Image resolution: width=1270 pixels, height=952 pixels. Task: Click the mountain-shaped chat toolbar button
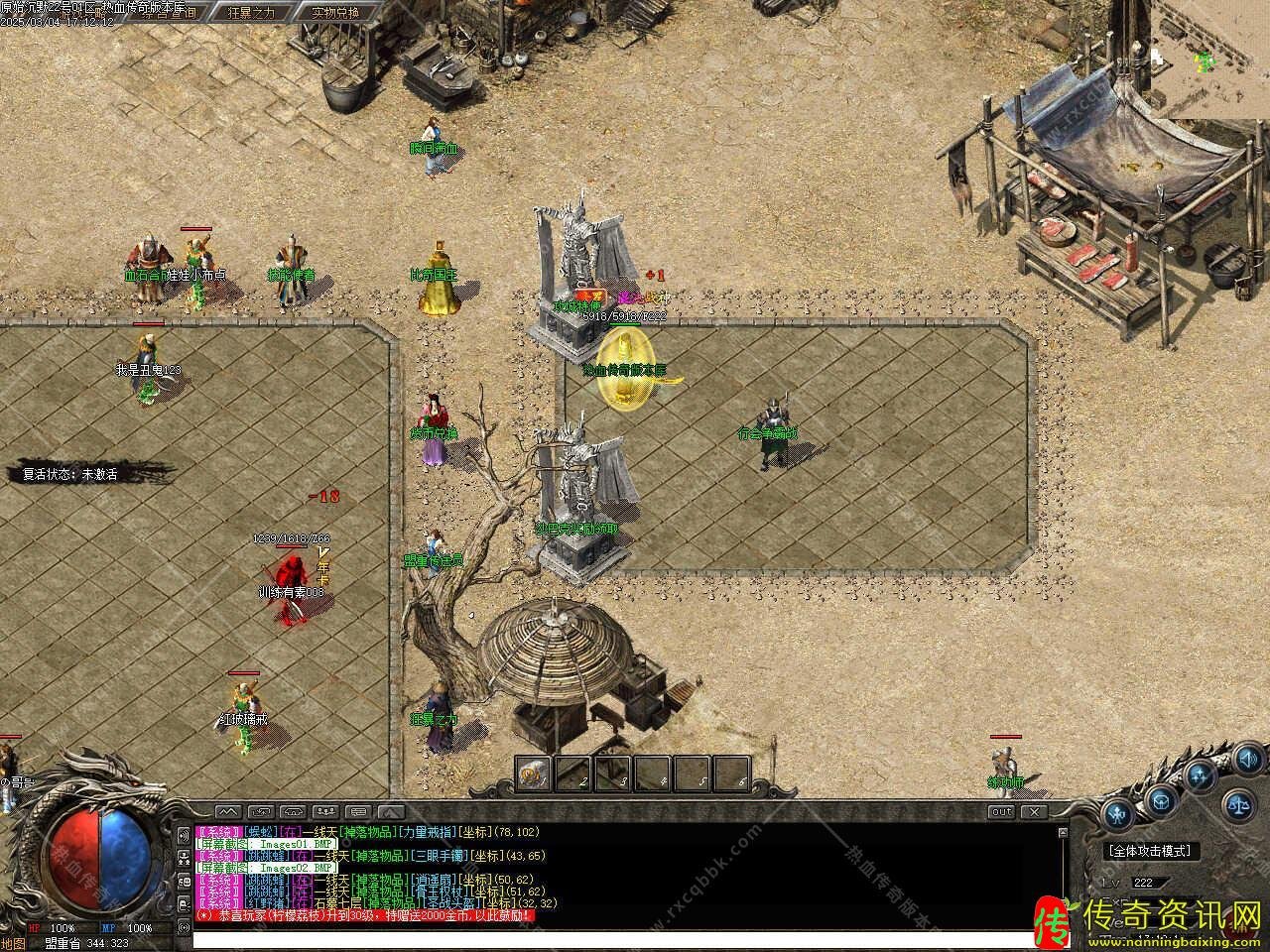[x=228, y=812]
